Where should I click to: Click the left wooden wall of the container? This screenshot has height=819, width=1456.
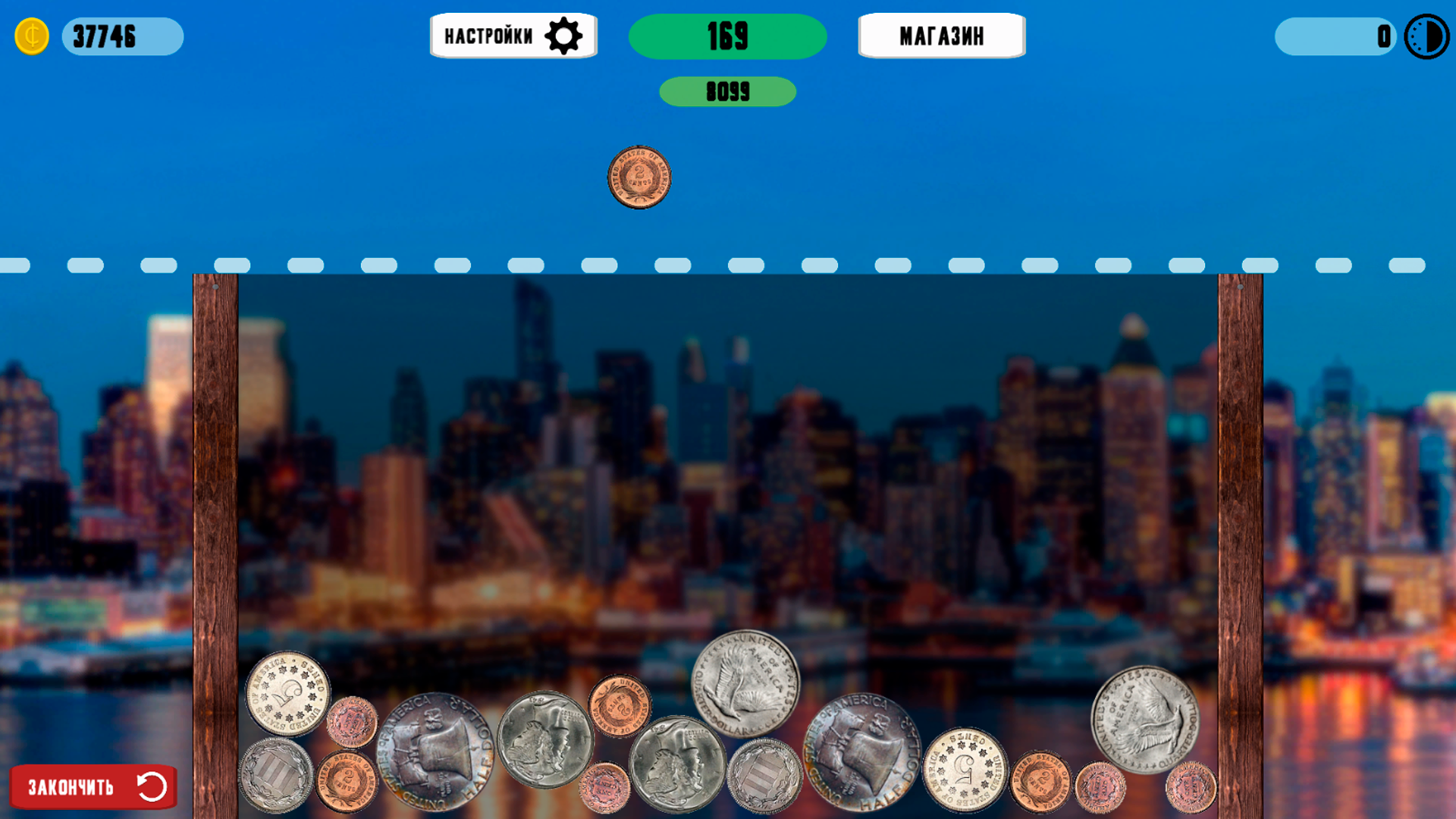215,531
